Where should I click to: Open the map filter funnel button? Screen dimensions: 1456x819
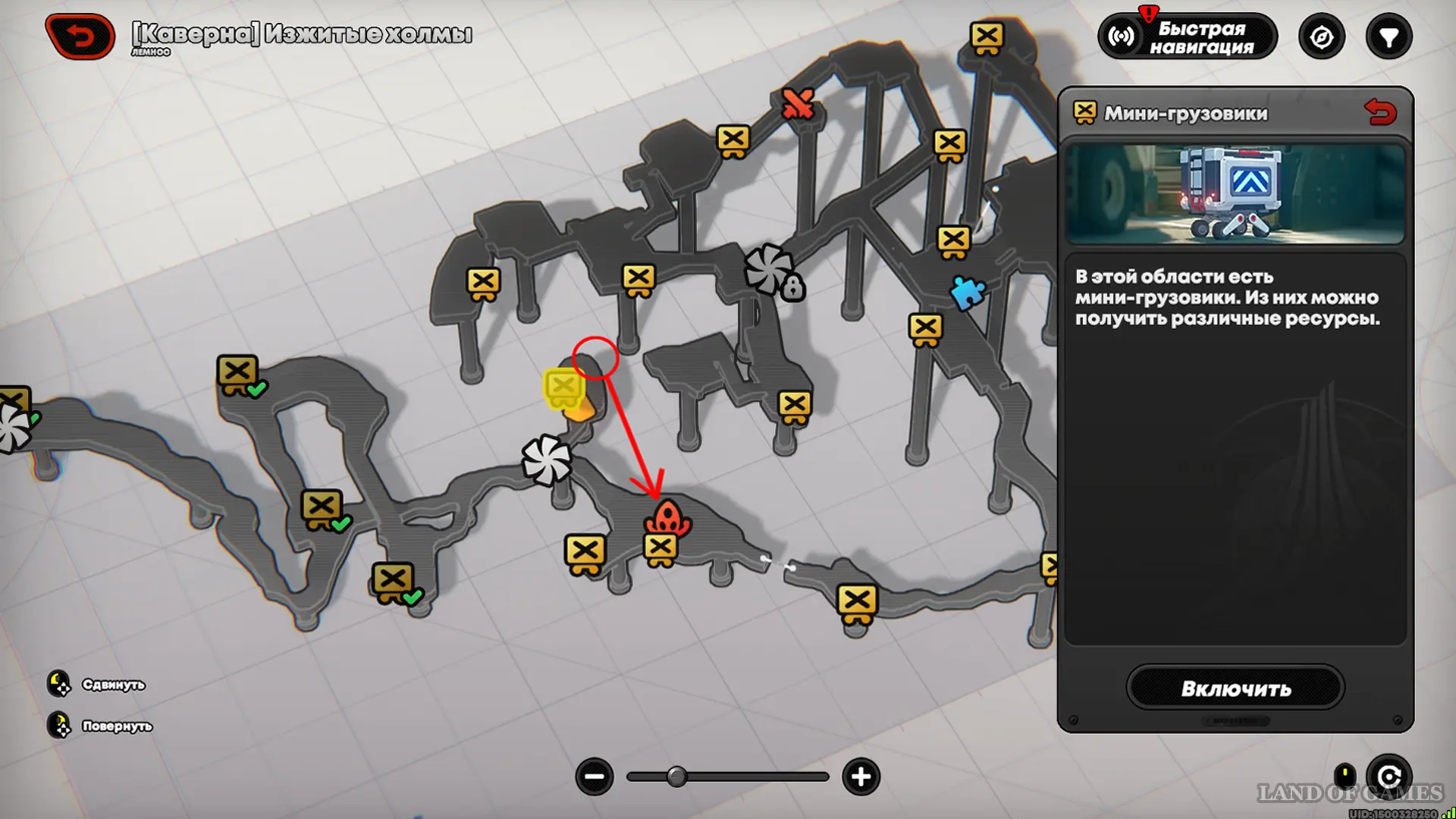(x=1389, y=36)
